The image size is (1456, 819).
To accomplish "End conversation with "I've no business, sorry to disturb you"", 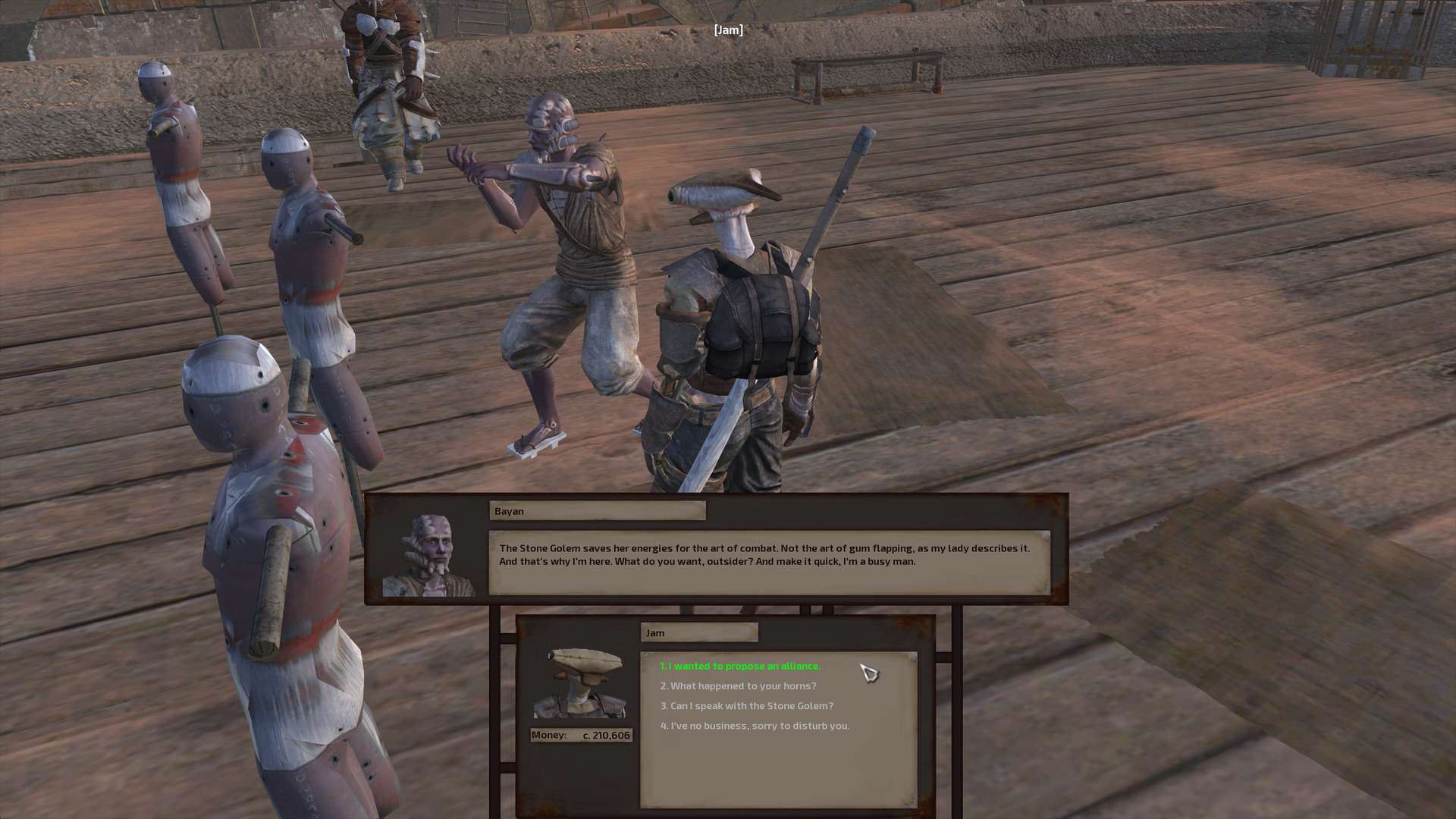I will [755, 725].
